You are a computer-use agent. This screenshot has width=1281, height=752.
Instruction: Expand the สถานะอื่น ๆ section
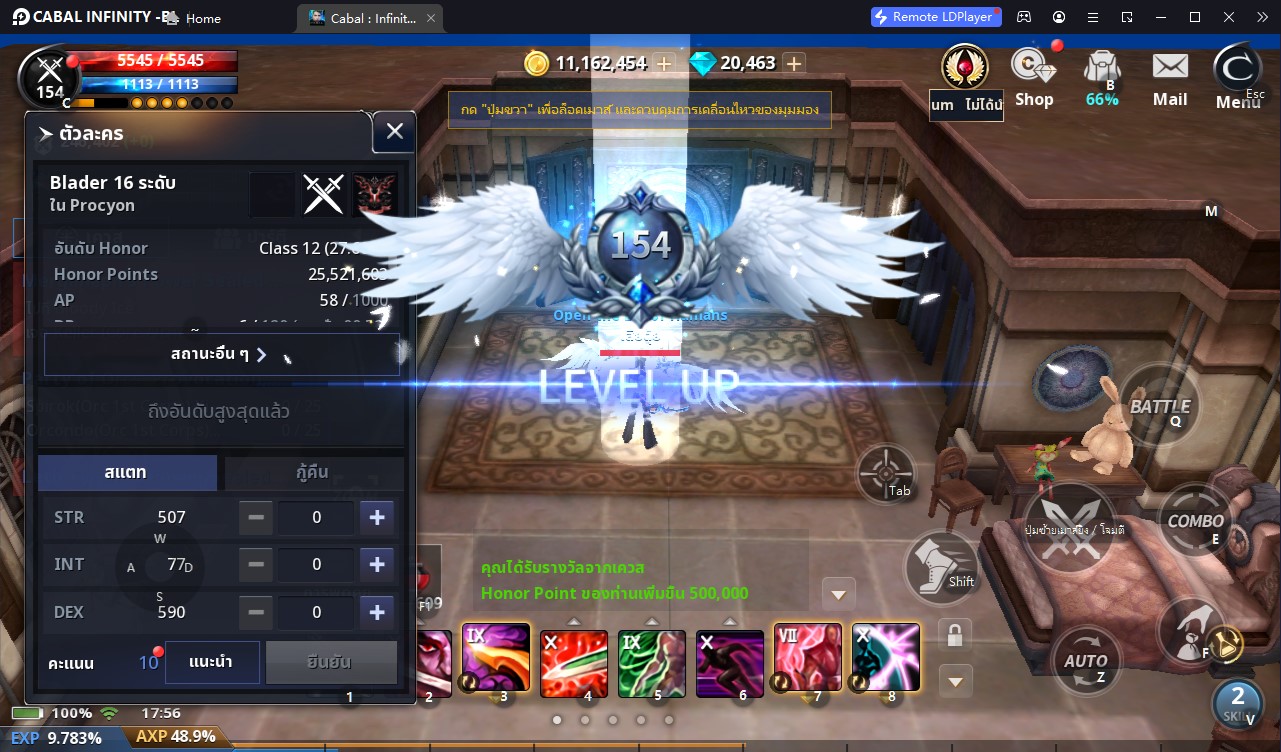click(221, 354)
